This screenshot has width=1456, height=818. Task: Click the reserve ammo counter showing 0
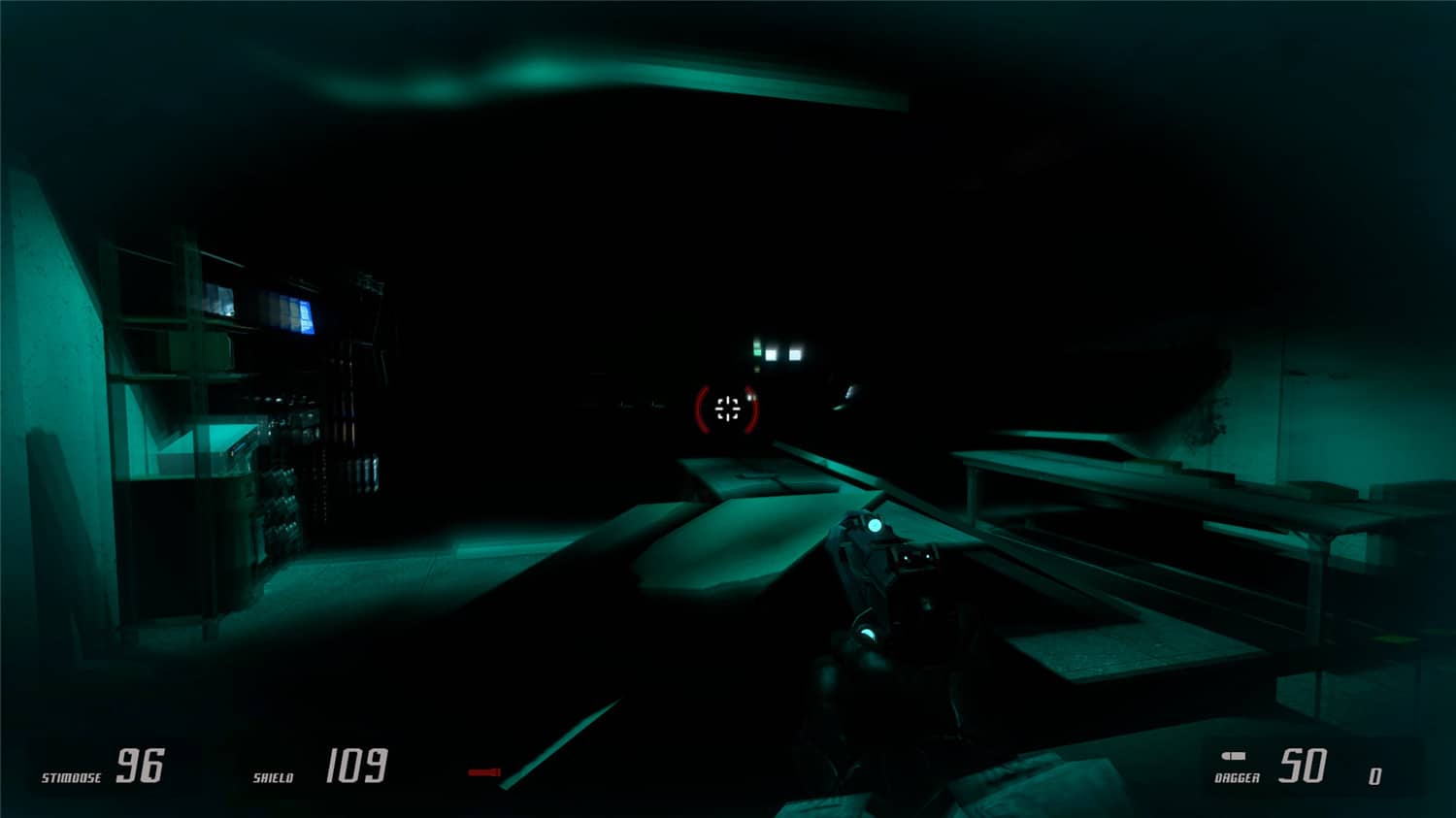1374,776
